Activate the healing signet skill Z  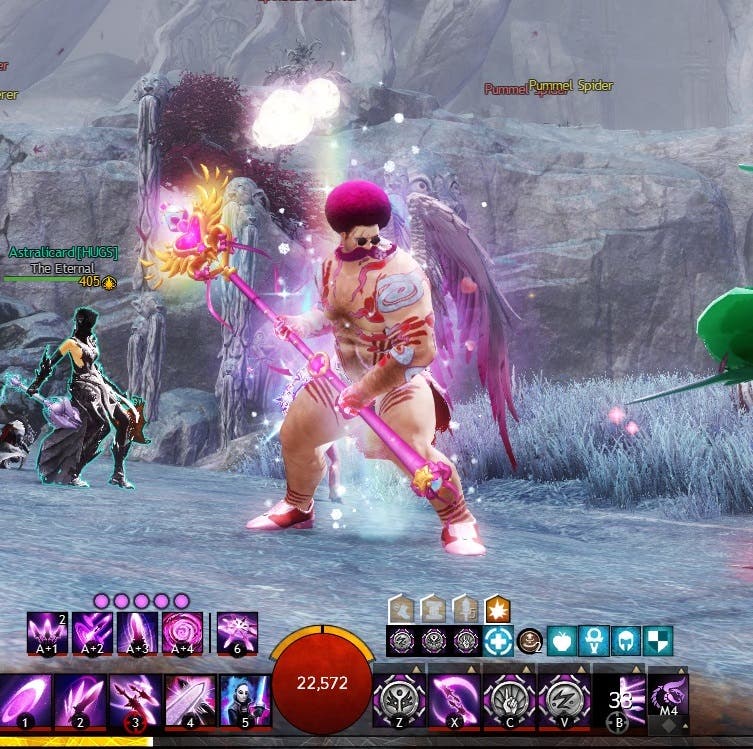[399, 699]
